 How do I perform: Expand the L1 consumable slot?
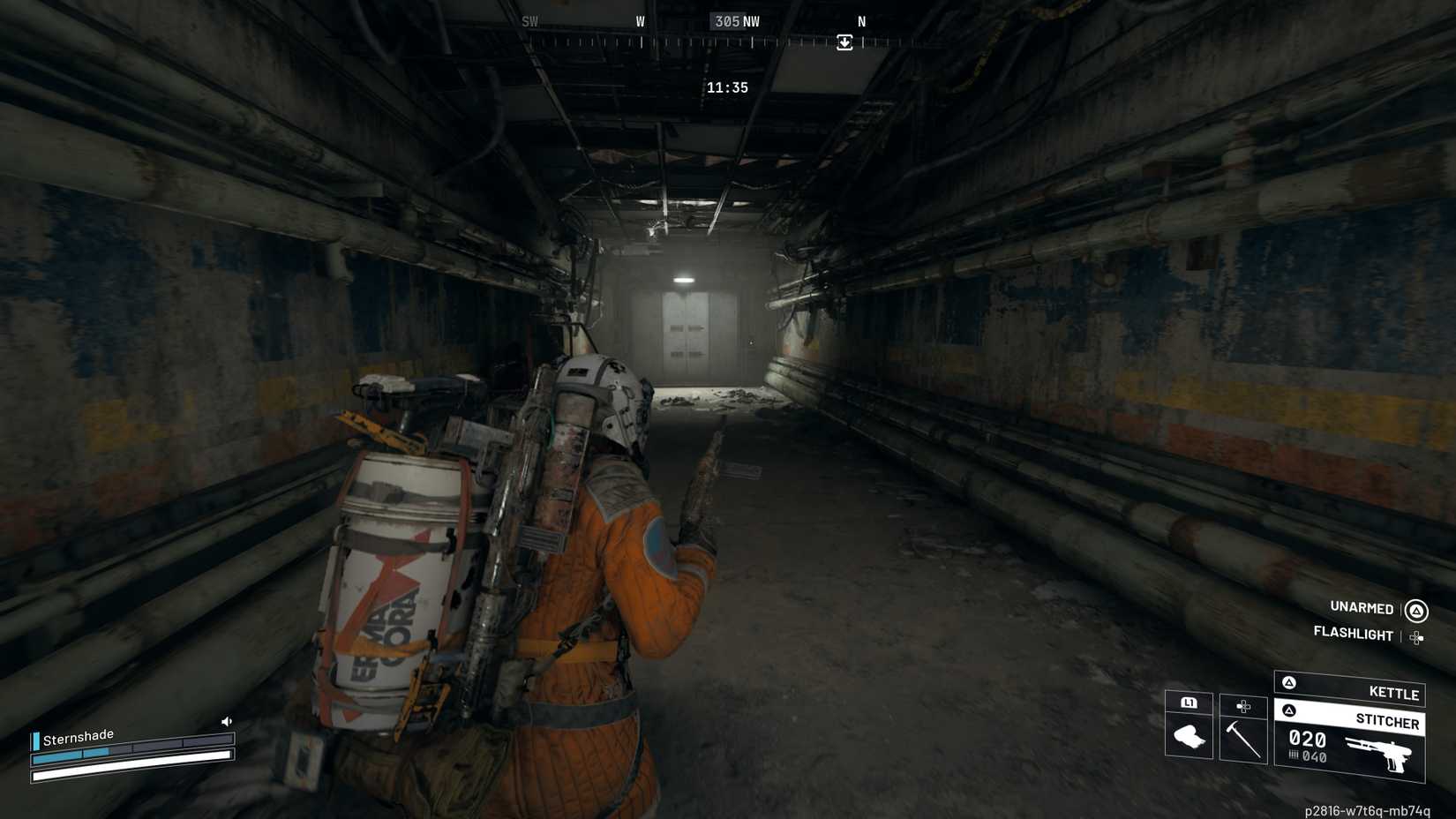click(x=1189, y=703)
